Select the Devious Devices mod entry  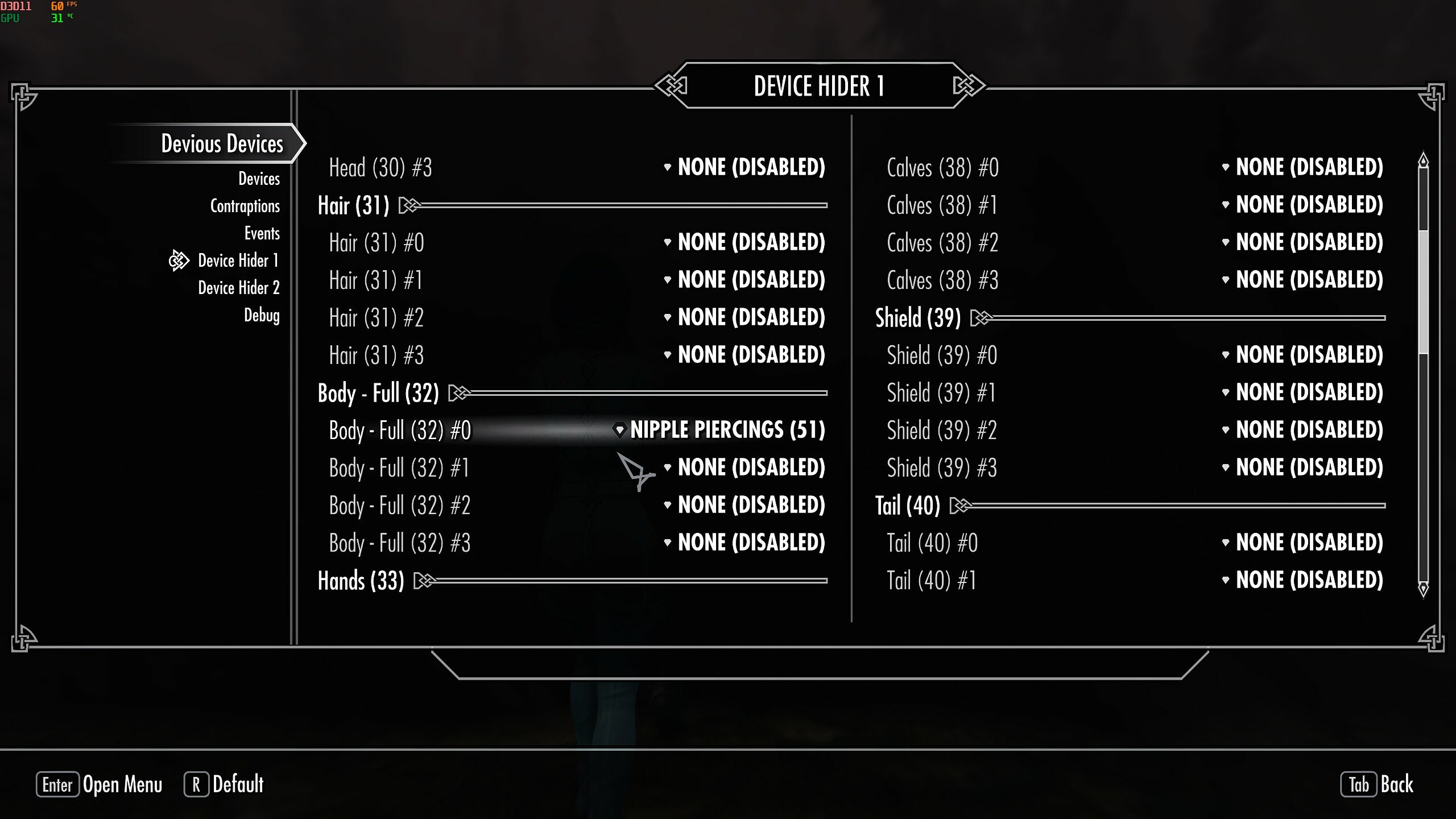click(222, 143)
